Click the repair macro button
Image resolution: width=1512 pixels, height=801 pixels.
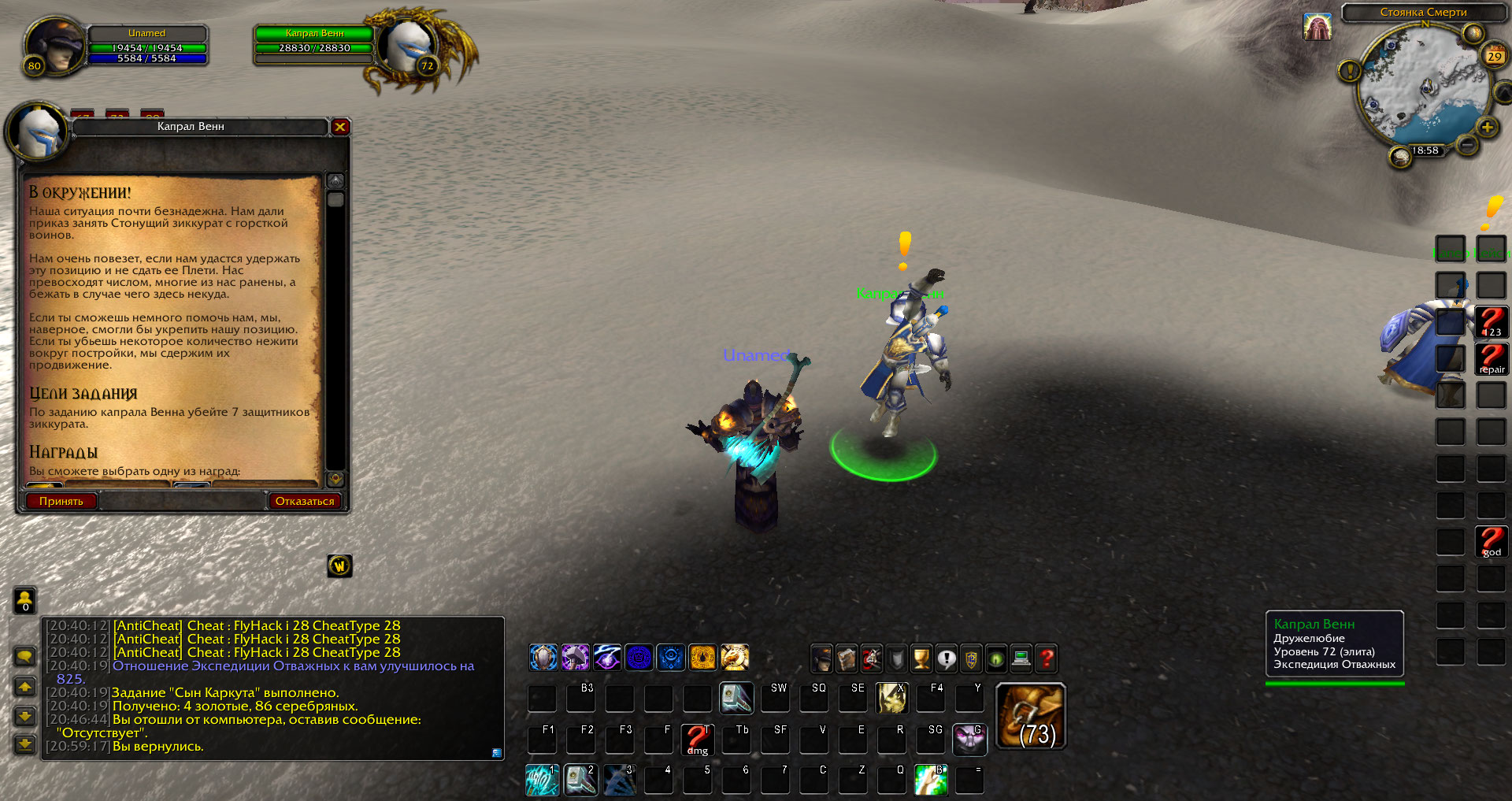coord(1491,359)
